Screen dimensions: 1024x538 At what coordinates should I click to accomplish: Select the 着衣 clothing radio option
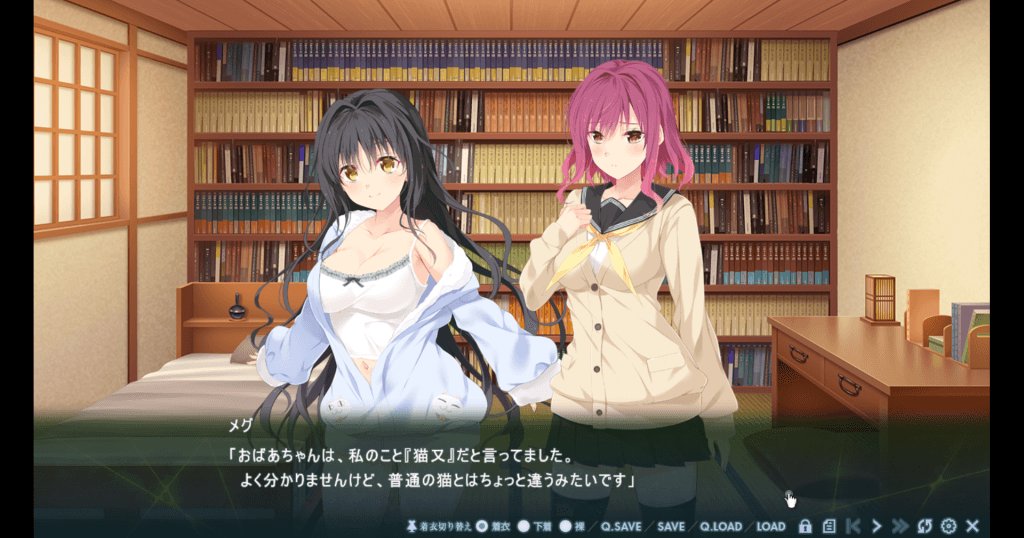[x=481, y=526]
